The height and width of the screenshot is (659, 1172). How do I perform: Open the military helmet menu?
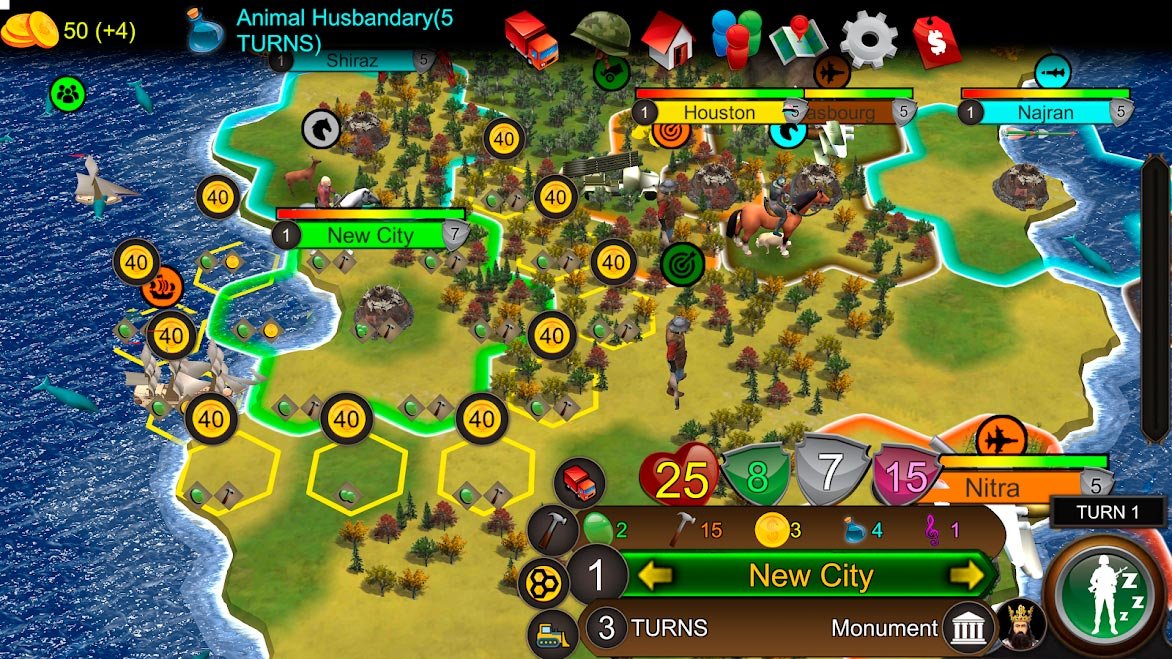(x=600, y=33)
